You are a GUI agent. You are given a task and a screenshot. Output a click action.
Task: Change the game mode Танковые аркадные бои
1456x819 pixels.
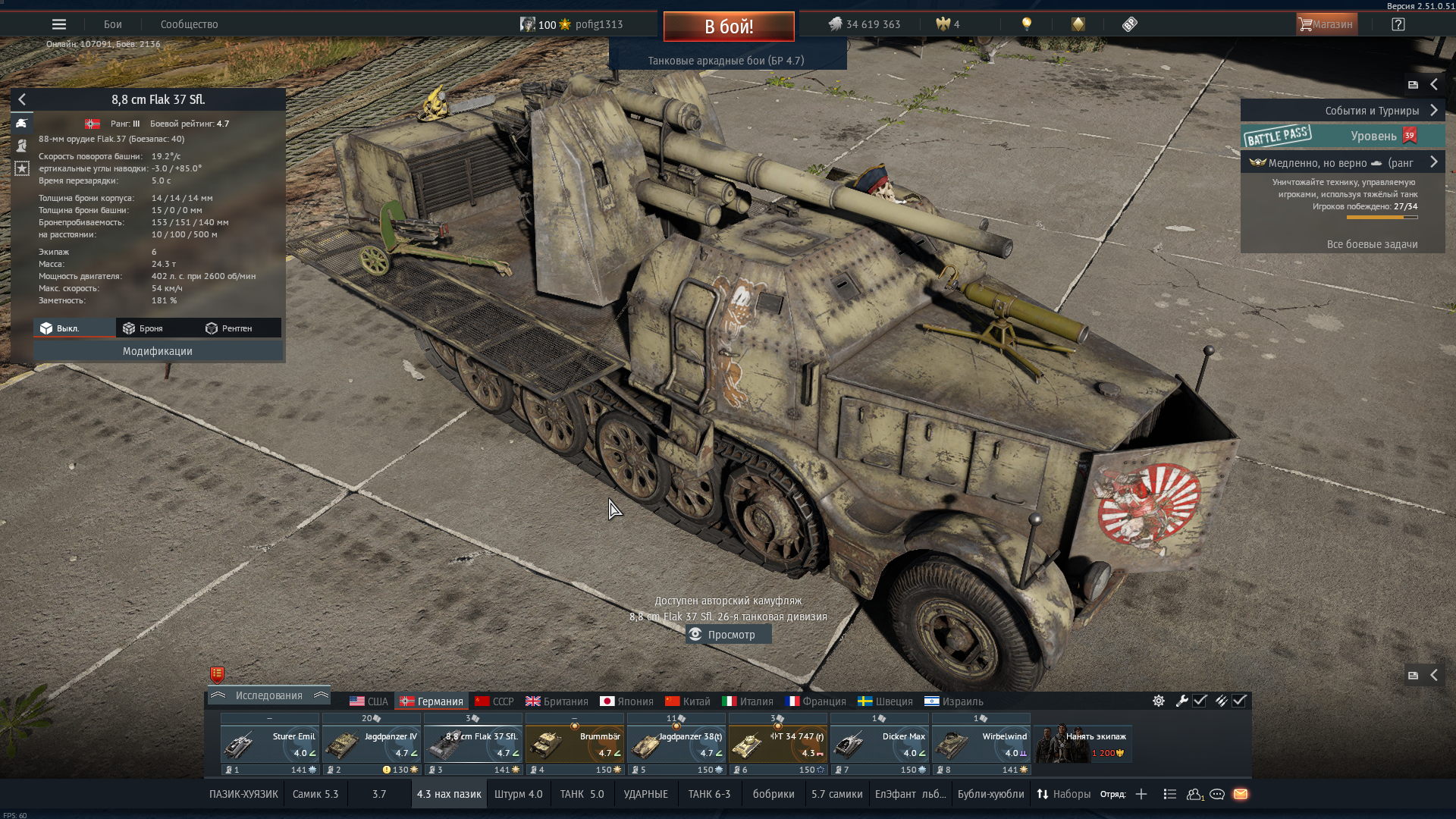(x=726, y=61)
